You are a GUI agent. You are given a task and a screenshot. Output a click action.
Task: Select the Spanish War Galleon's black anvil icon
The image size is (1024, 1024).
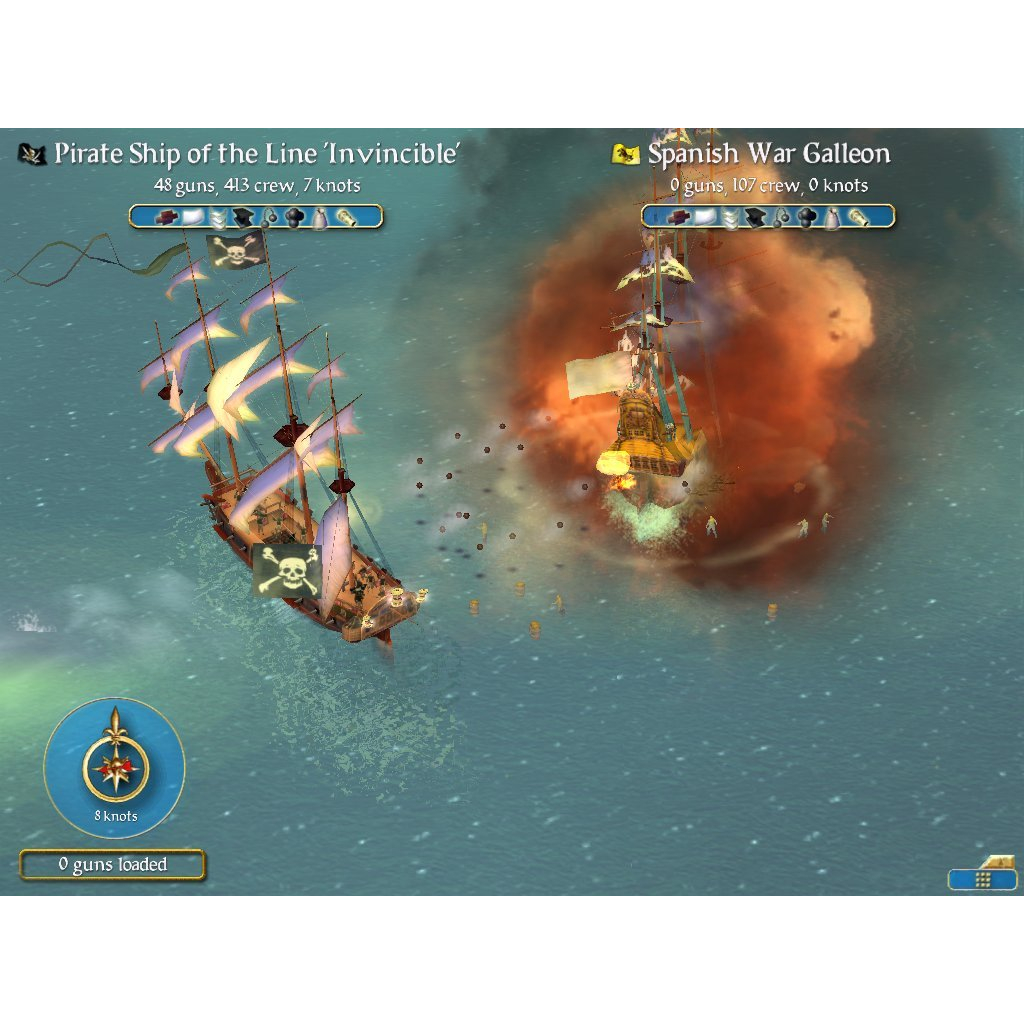click(757, 217)
